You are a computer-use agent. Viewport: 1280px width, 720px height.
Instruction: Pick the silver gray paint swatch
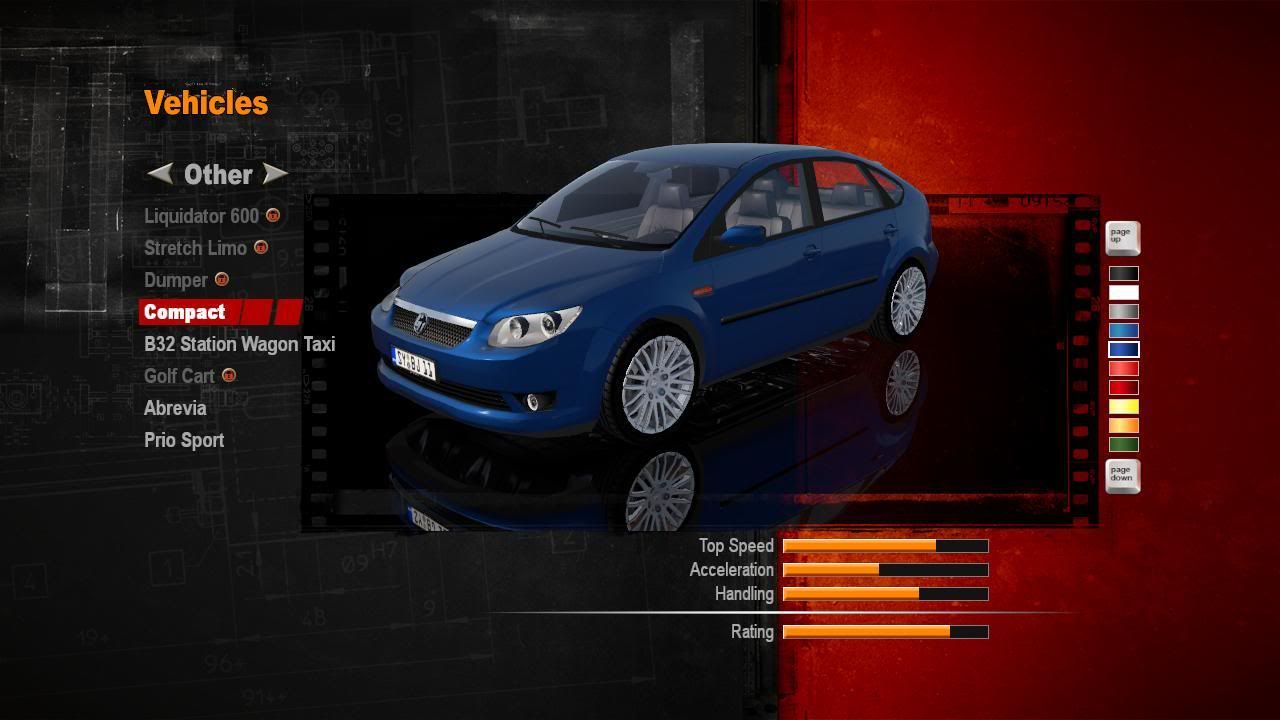click(x=1123, y=312)
